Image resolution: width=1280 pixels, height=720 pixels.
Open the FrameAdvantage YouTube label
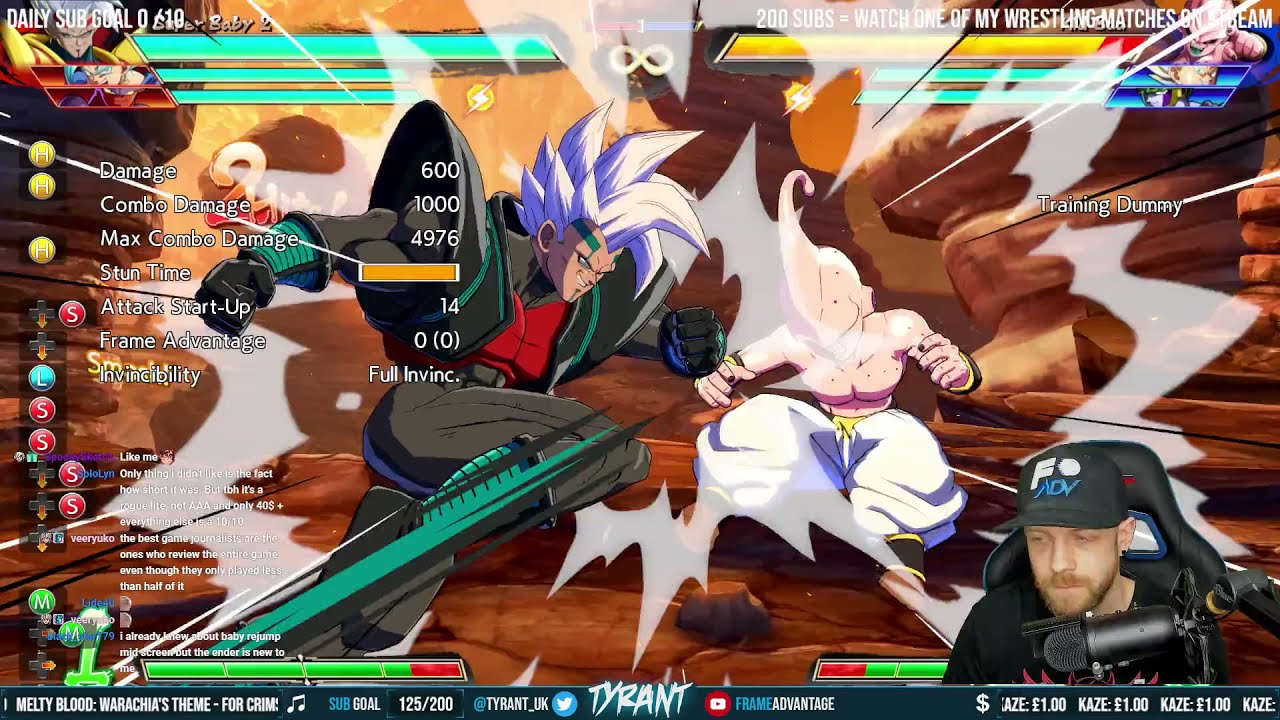(784, 704)
